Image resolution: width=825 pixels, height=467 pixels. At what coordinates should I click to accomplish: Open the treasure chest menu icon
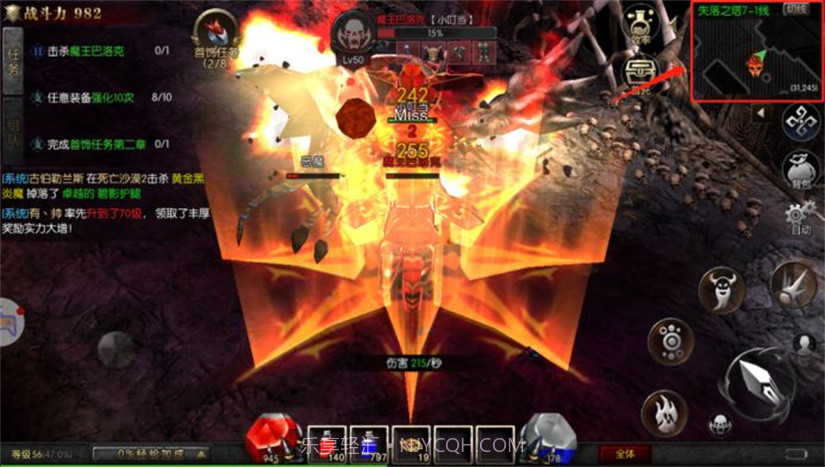(x=638, y=72)
